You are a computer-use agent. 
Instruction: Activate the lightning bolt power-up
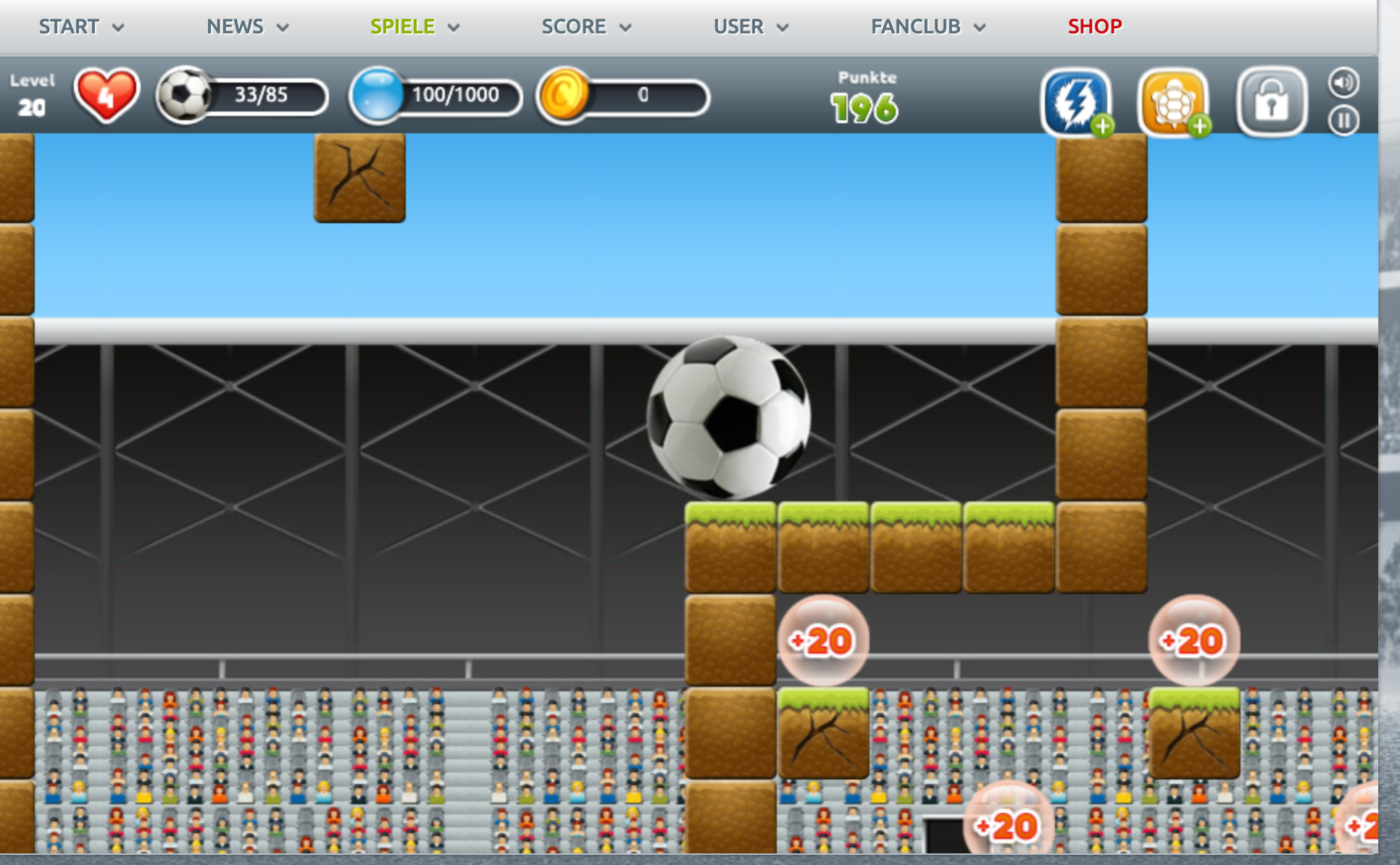[1076, 102]
